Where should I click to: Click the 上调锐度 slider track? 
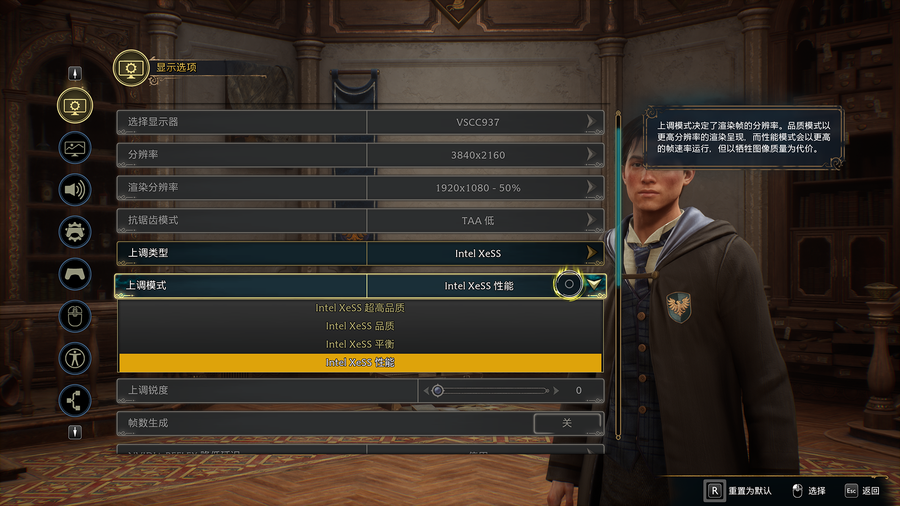point(490,390)
